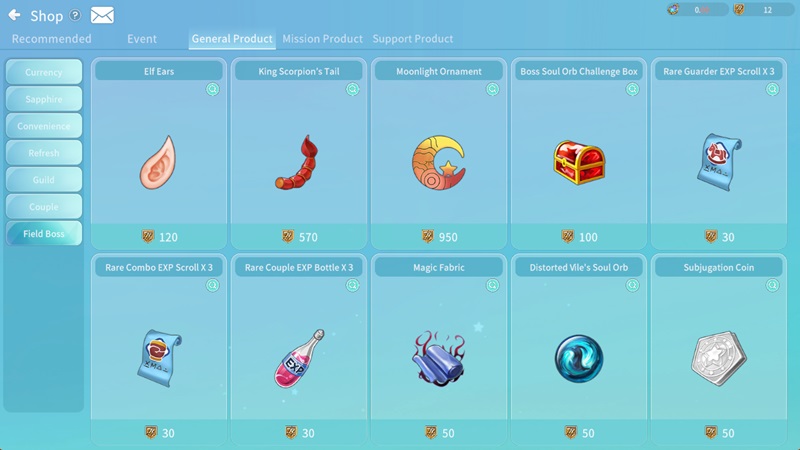Select the Subjugation Coin product

719,350
